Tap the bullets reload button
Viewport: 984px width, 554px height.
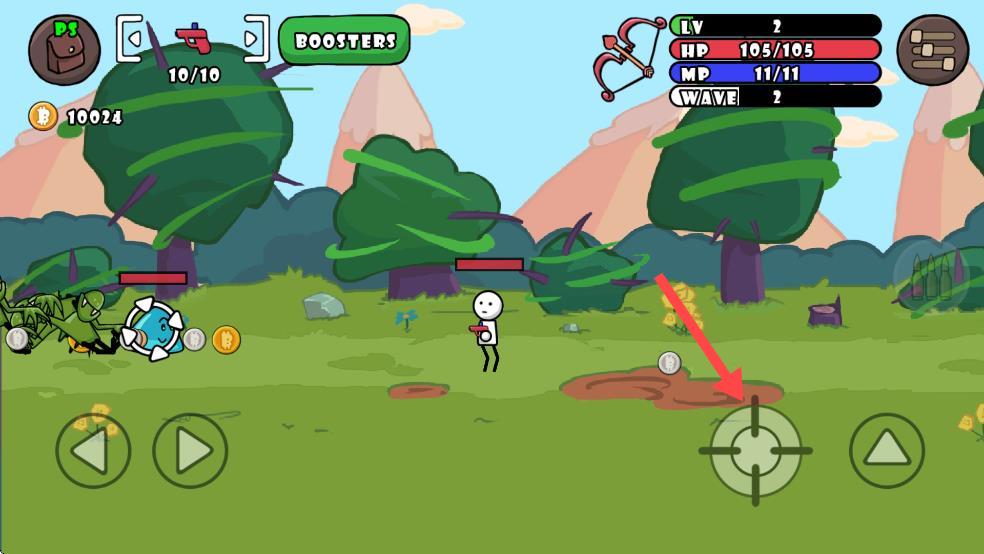click(930, 278)
